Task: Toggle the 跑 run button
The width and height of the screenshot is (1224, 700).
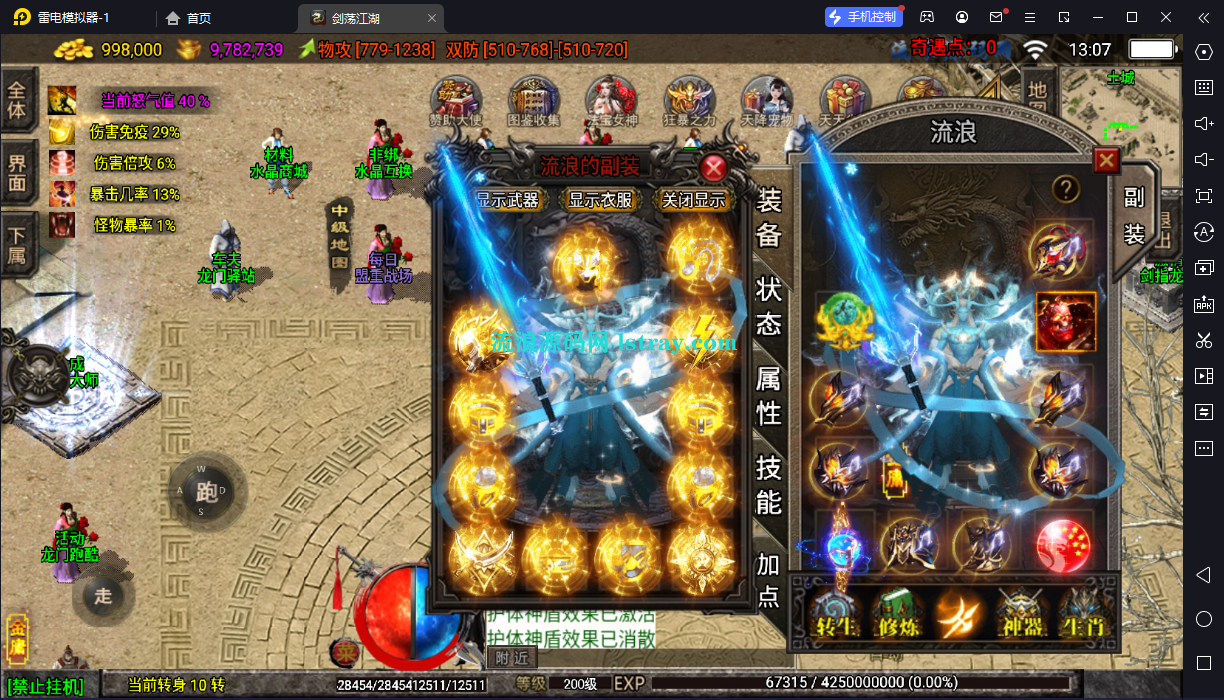Action: click(x=207, y=490)
